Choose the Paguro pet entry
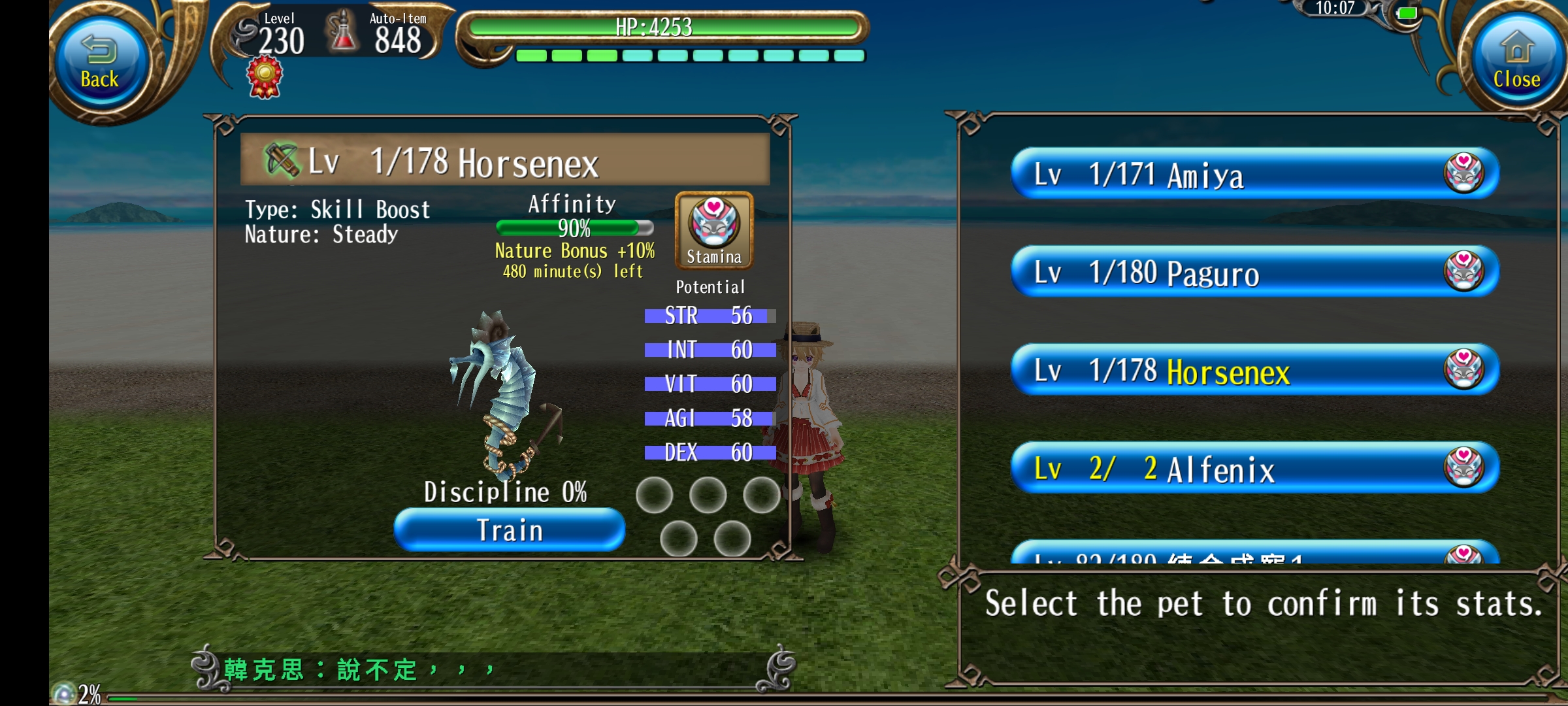The height and width of the screenshot is (706, 1568). (1254, 272)
